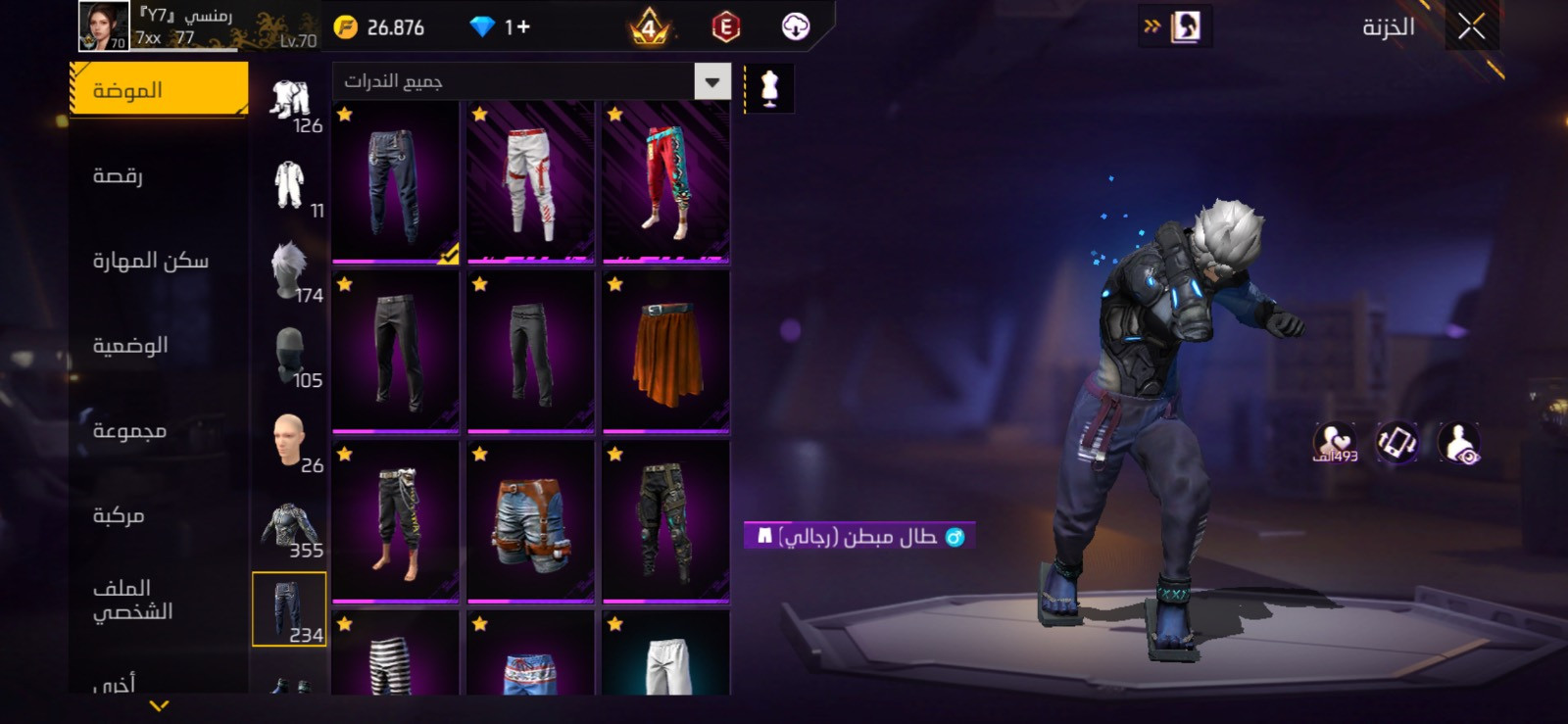Show the hairstyle category with 174 items

tap(291, 271)
